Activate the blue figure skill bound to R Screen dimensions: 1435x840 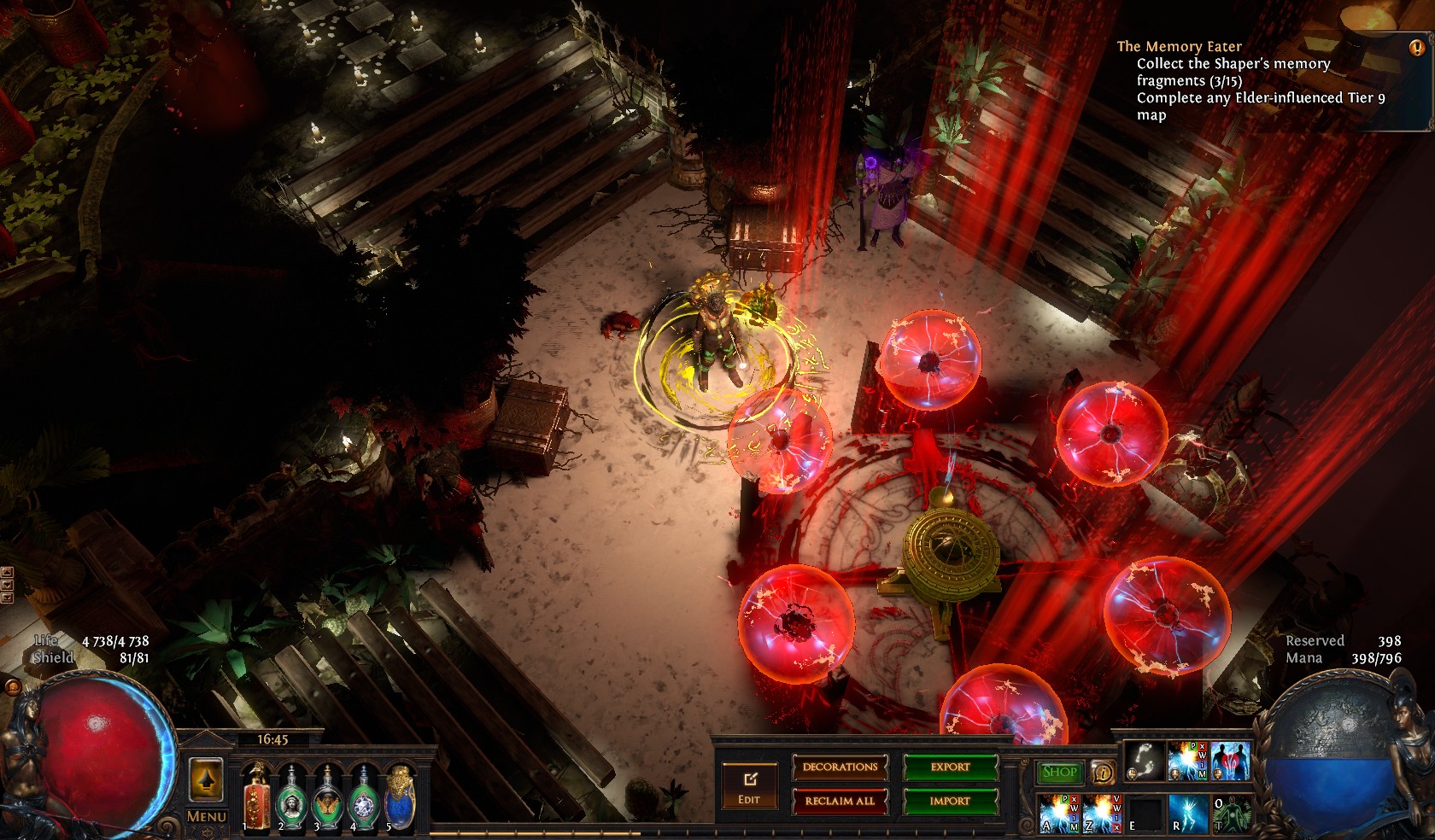point(1187,812)
